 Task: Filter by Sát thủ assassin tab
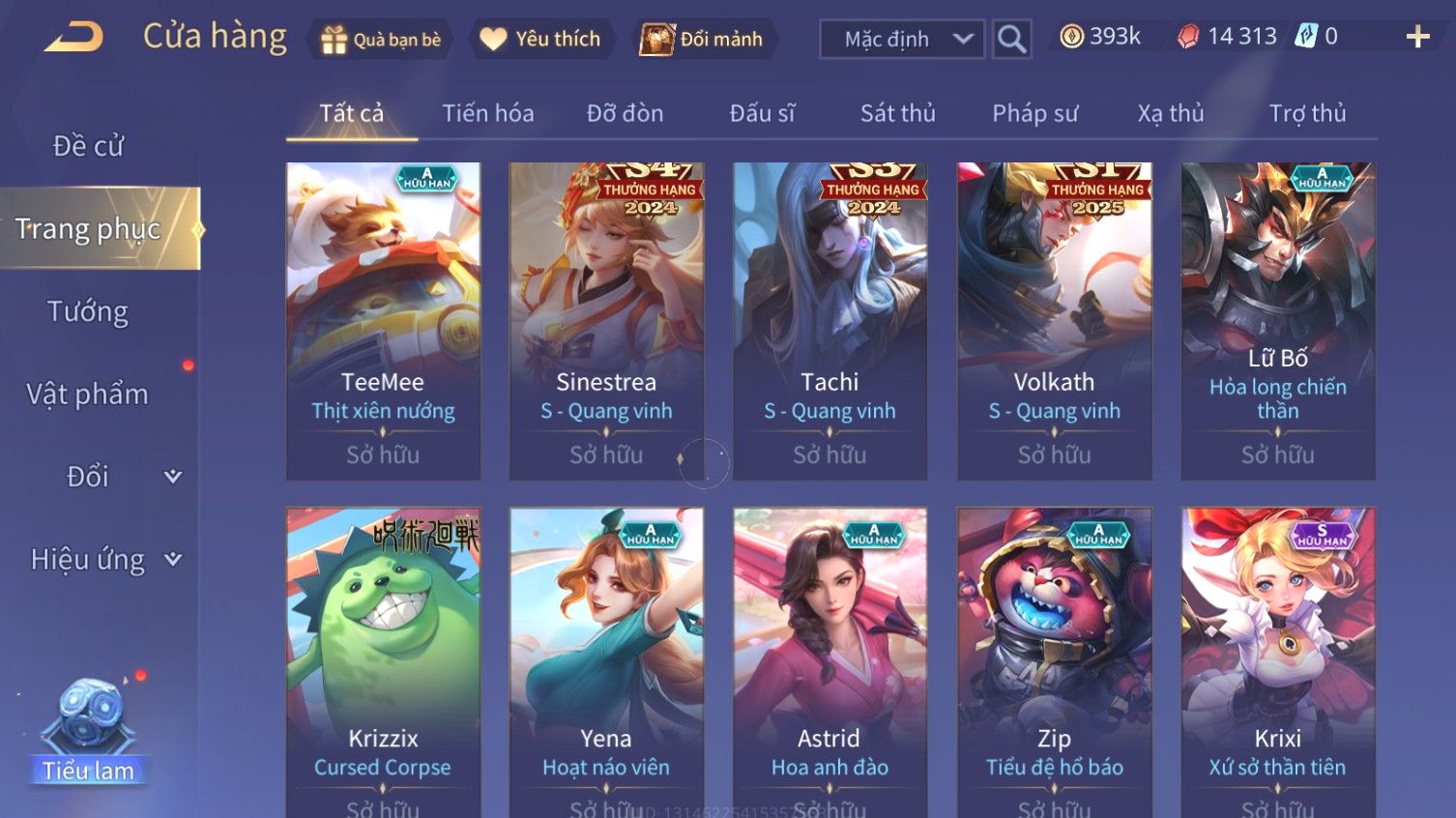click(x=897, y=114)
